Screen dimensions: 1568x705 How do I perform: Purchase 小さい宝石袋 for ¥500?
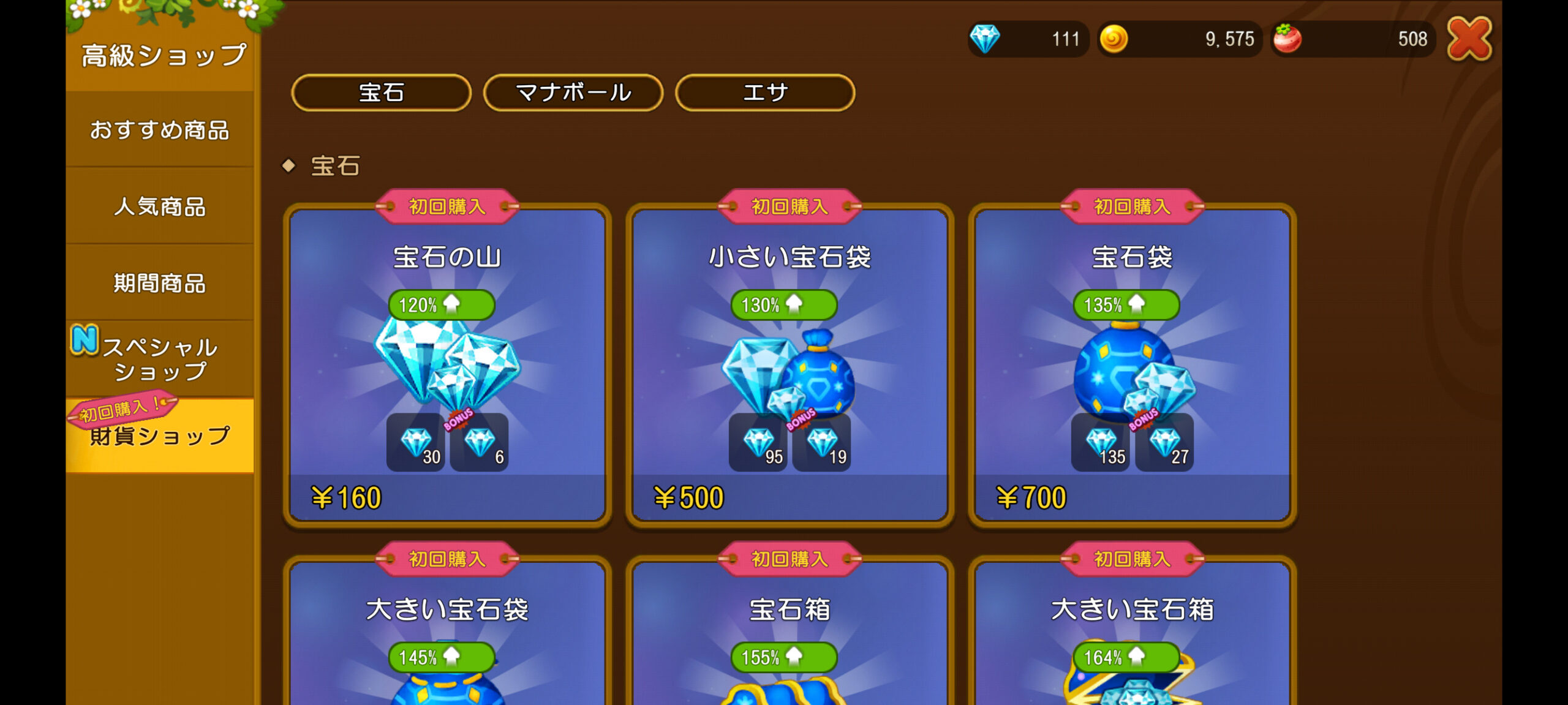(x=790, y=368)
